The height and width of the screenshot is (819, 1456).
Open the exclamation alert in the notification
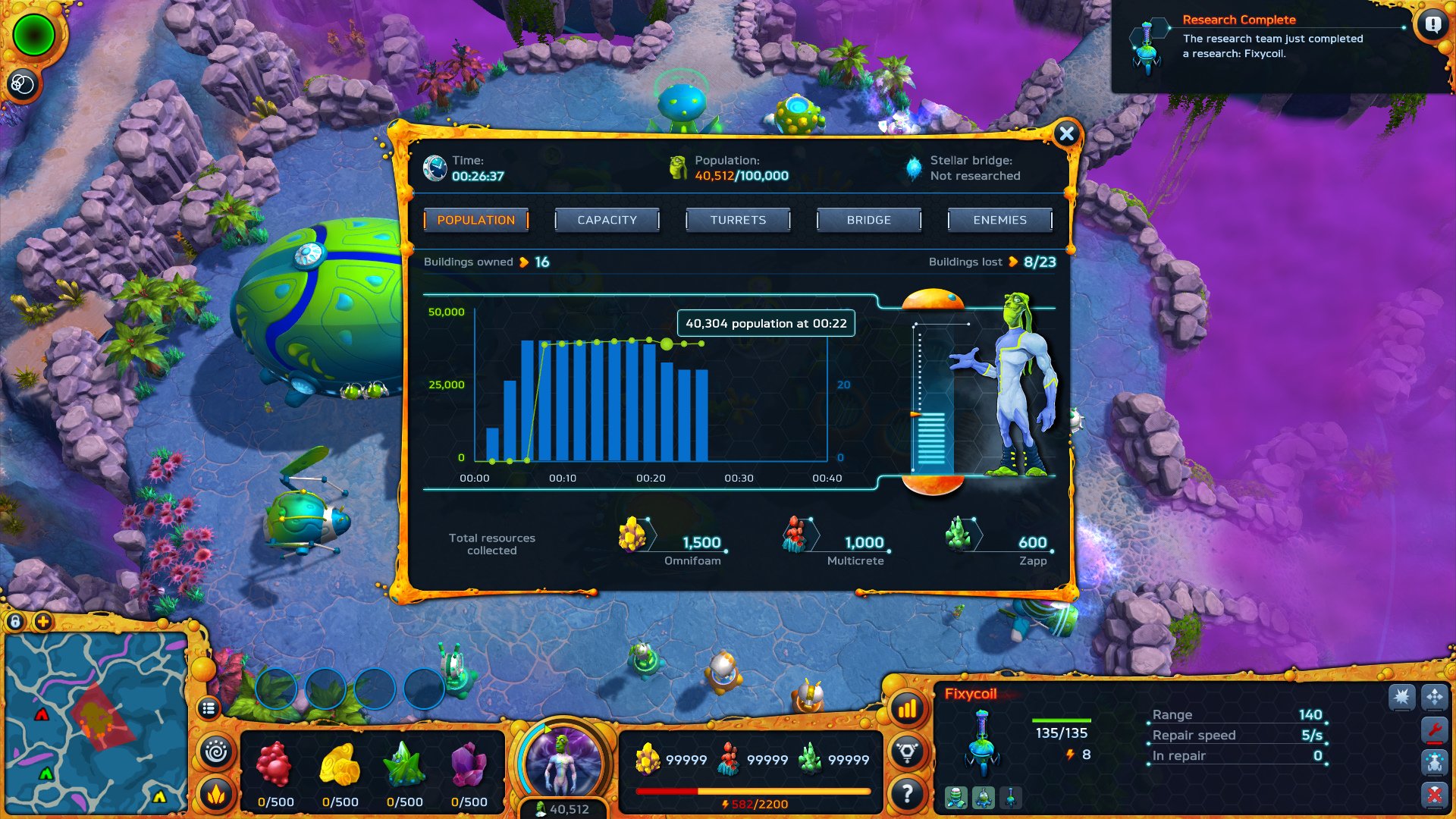coord(1432,25)
